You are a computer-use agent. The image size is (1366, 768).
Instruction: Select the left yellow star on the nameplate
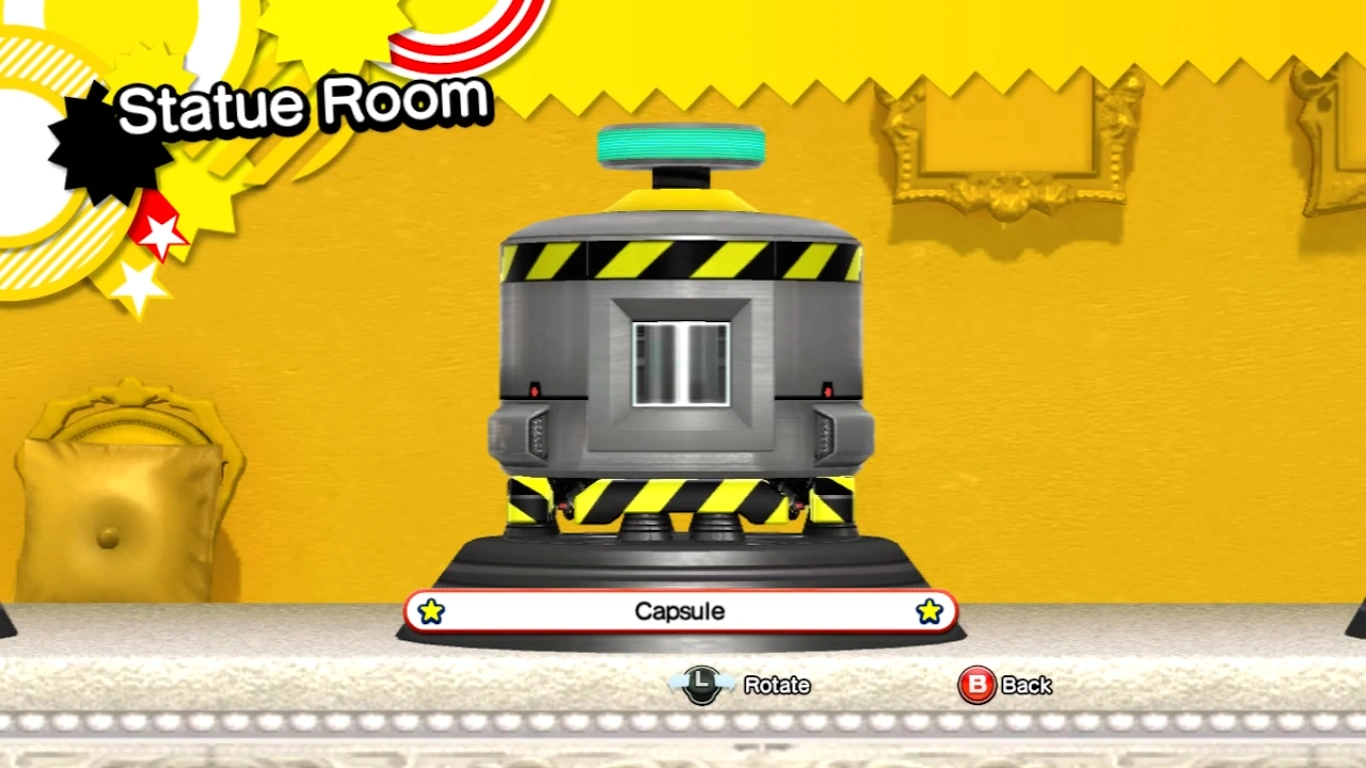pyautogui.click(x=431, y=610)
